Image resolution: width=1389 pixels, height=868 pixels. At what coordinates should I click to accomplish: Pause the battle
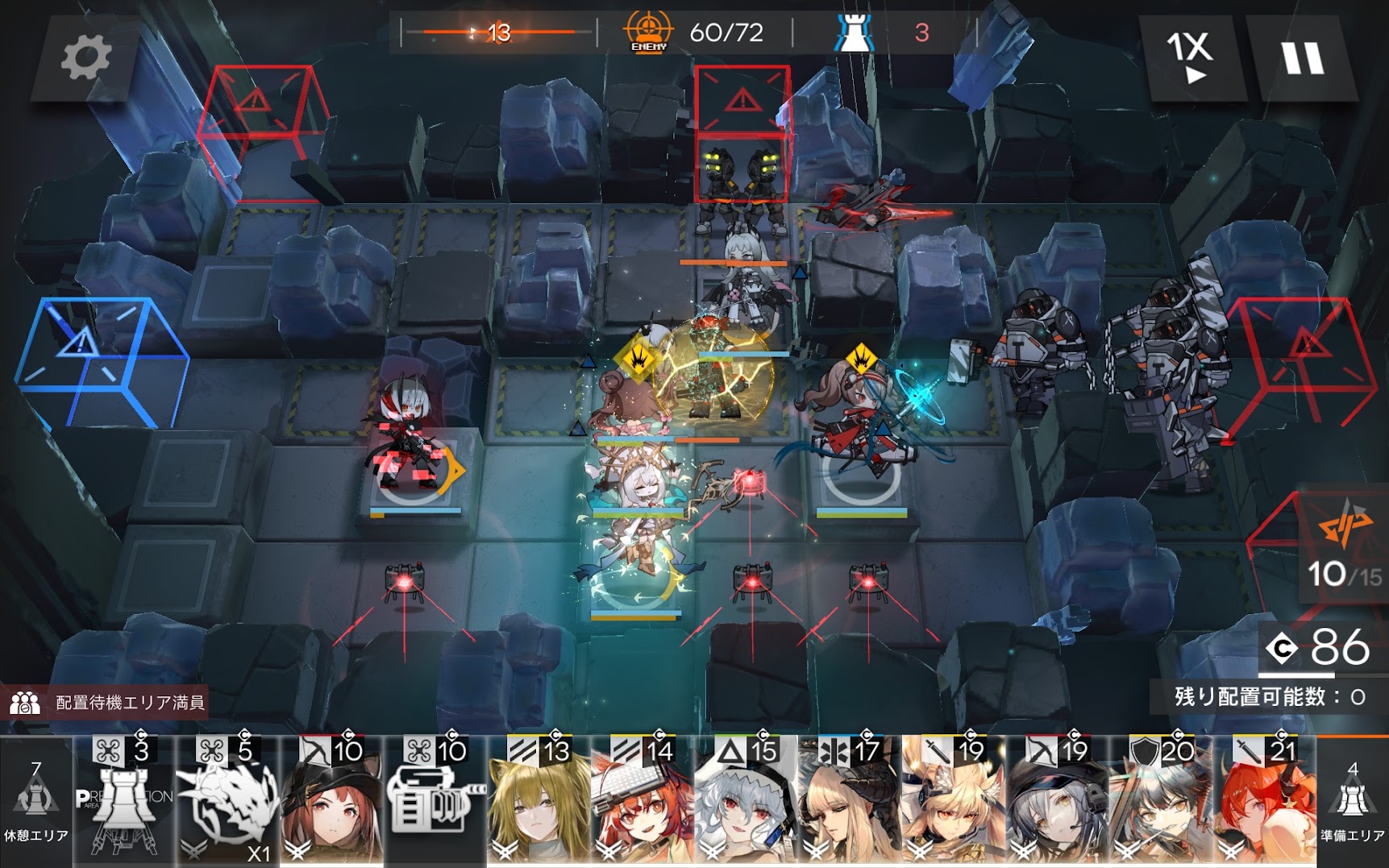tap(1301, 58)
